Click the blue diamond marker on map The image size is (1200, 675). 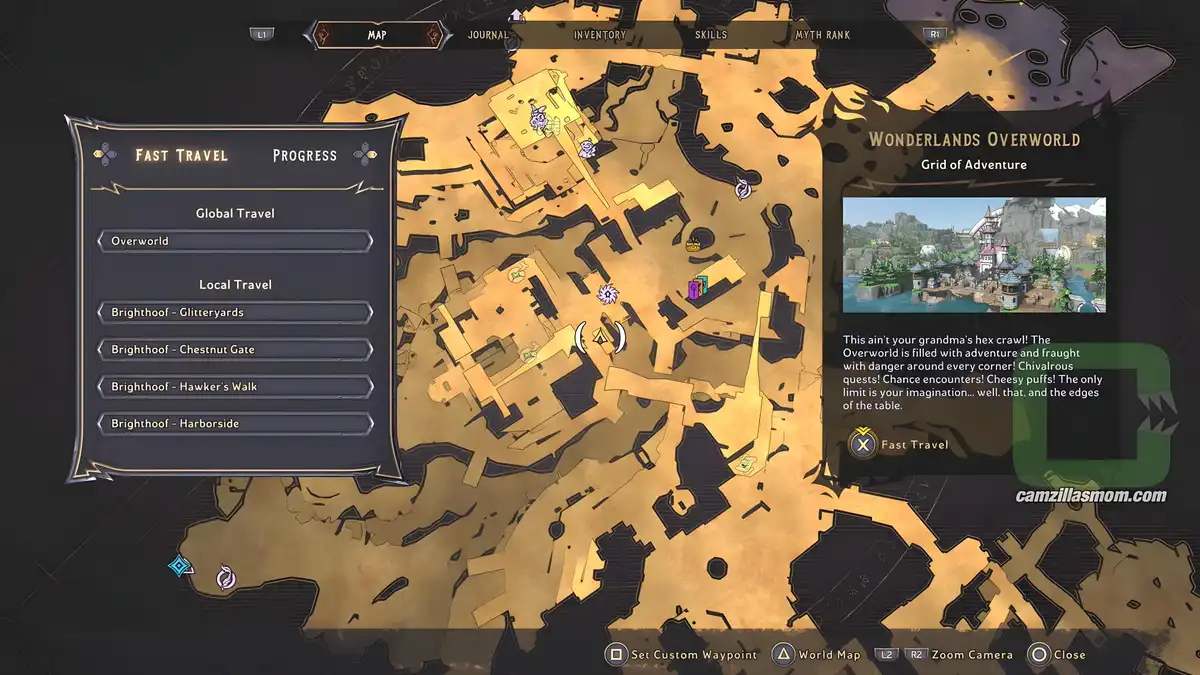coord(180,566)
